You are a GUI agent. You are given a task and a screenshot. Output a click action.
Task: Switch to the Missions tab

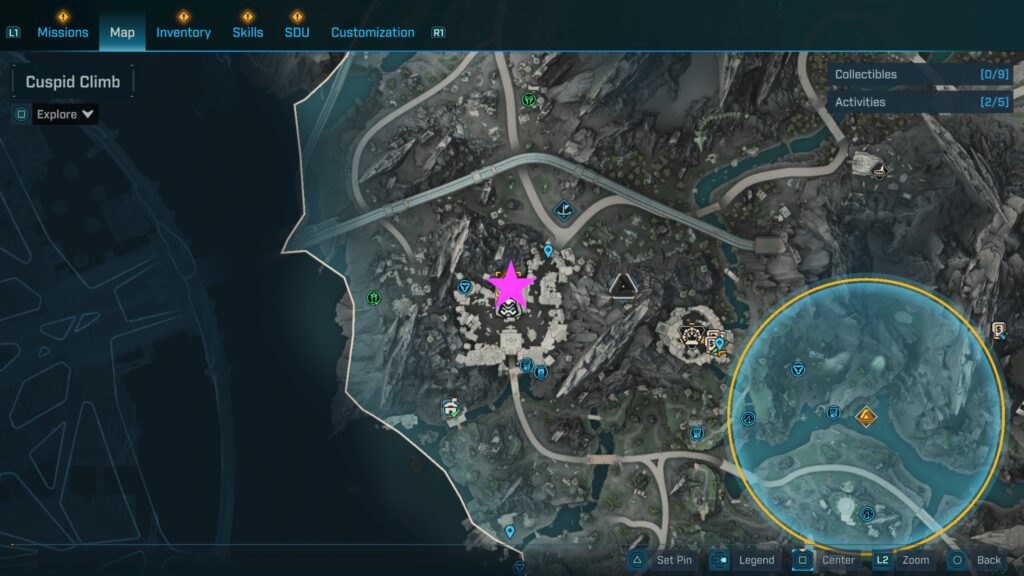point(63,32)
